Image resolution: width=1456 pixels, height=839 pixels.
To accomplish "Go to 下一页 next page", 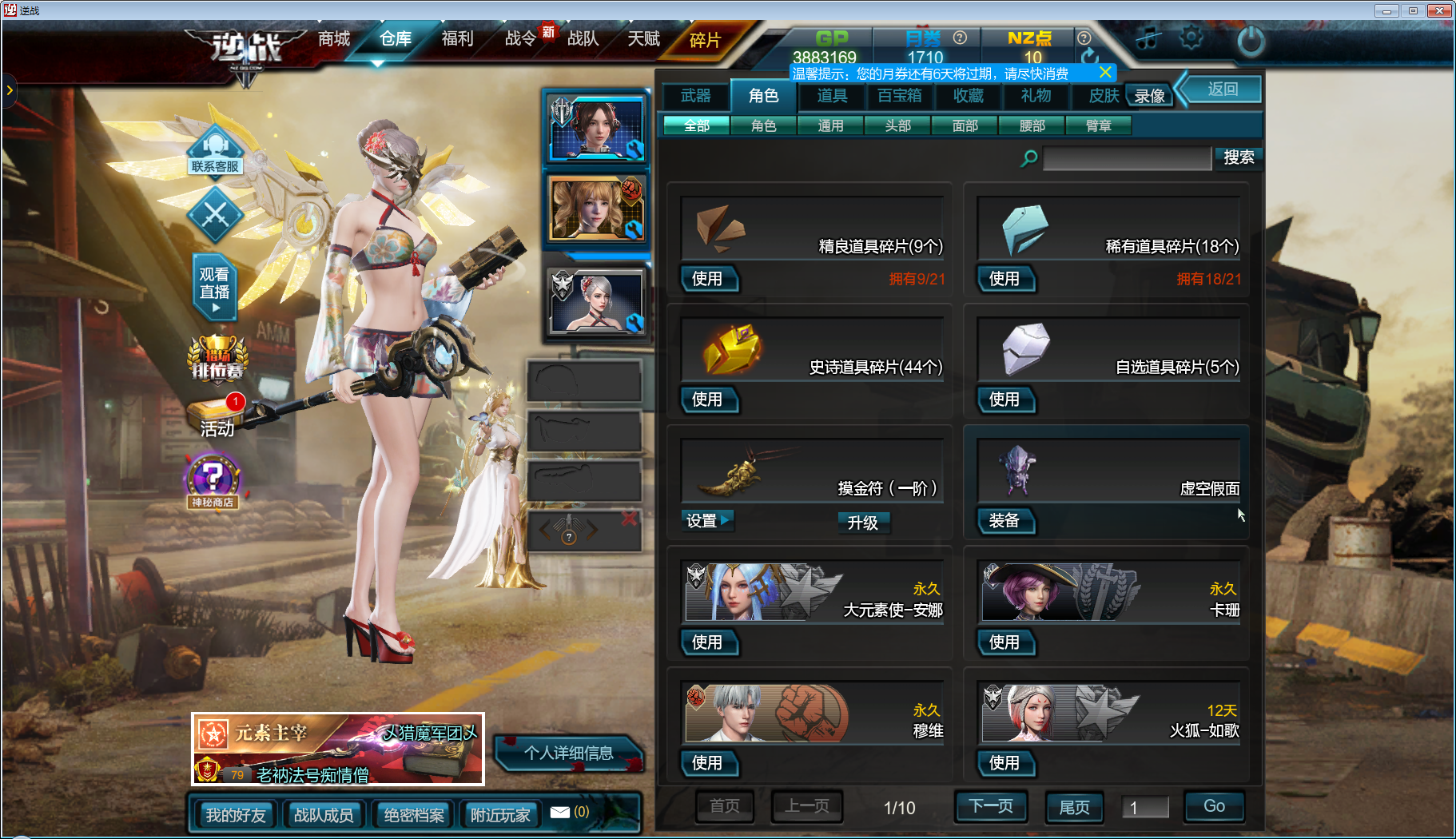I will 991,806.
